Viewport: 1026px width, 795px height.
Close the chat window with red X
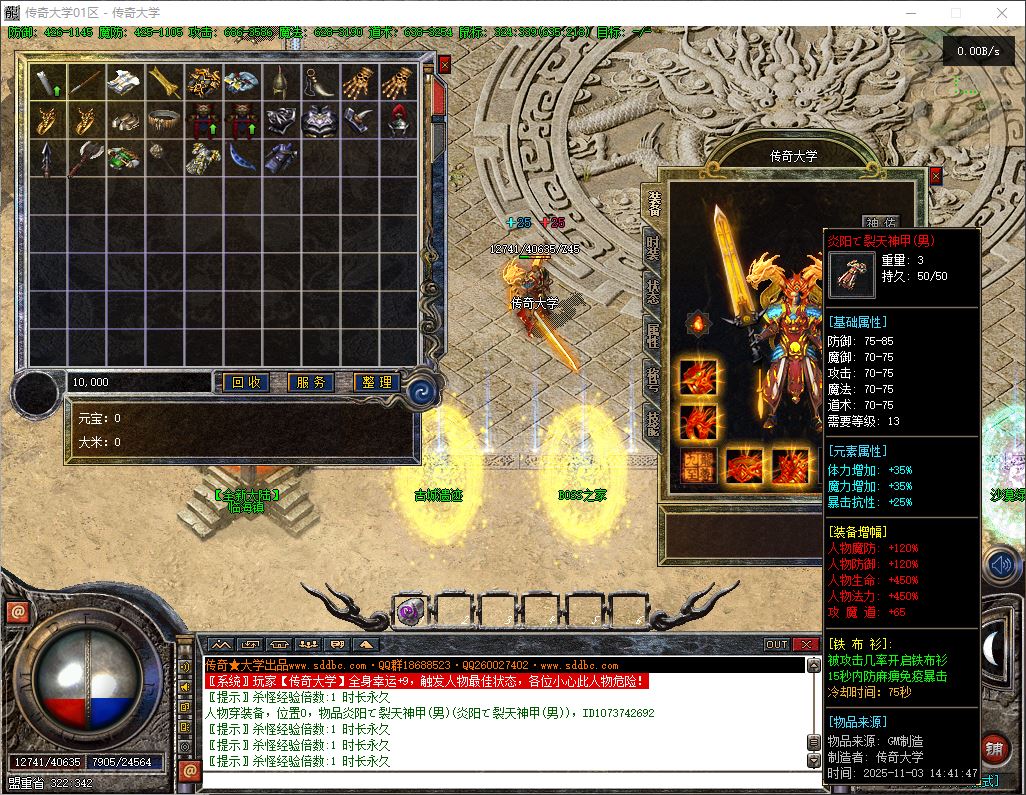point(805,645)
